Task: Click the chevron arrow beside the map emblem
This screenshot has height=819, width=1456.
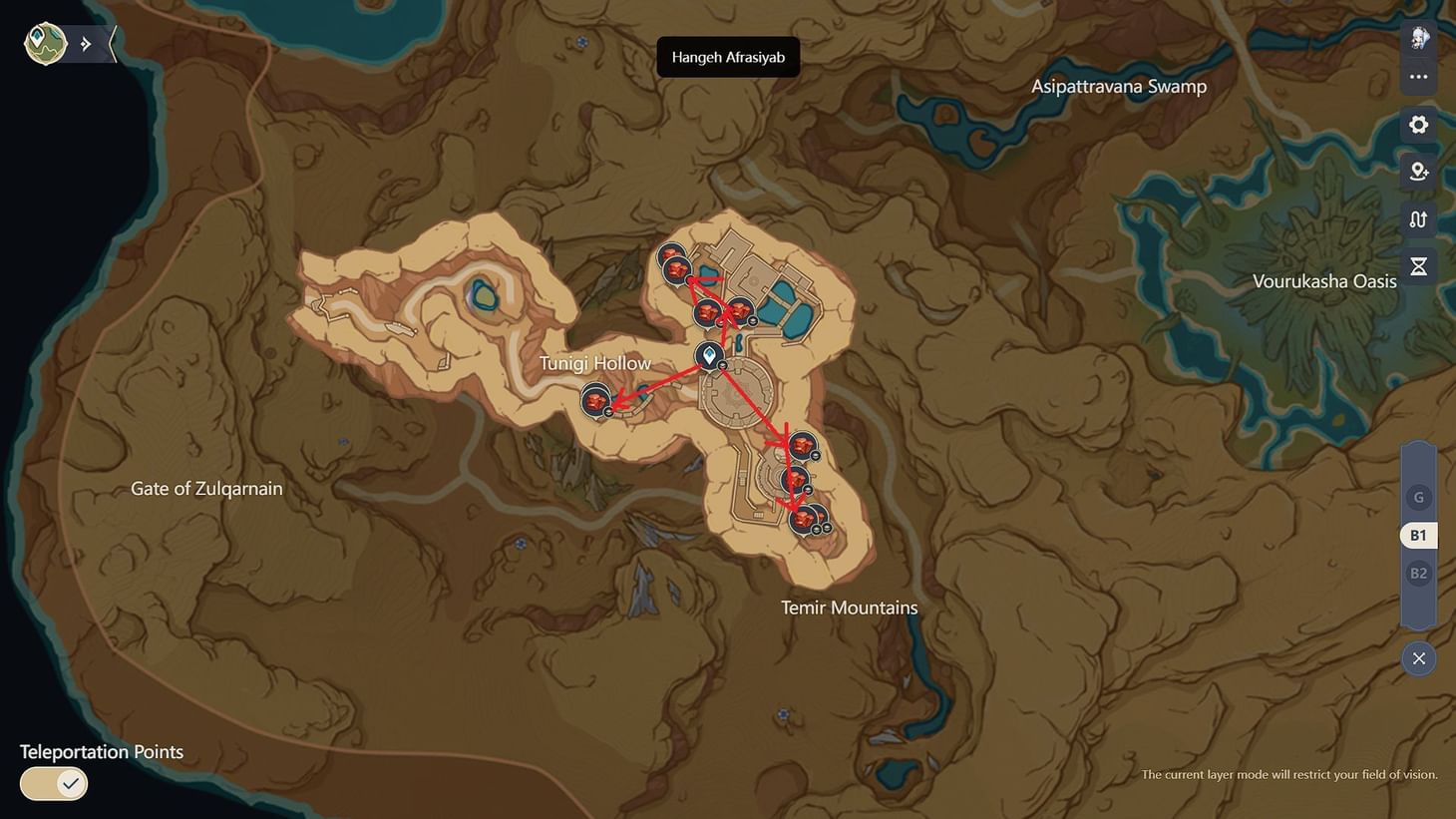Action: [85, 43]
